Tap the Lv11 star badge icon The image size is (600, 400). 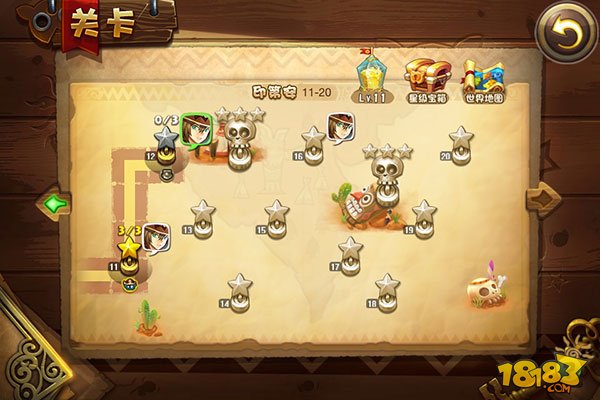pyautogui.click(x=373, y=72)
